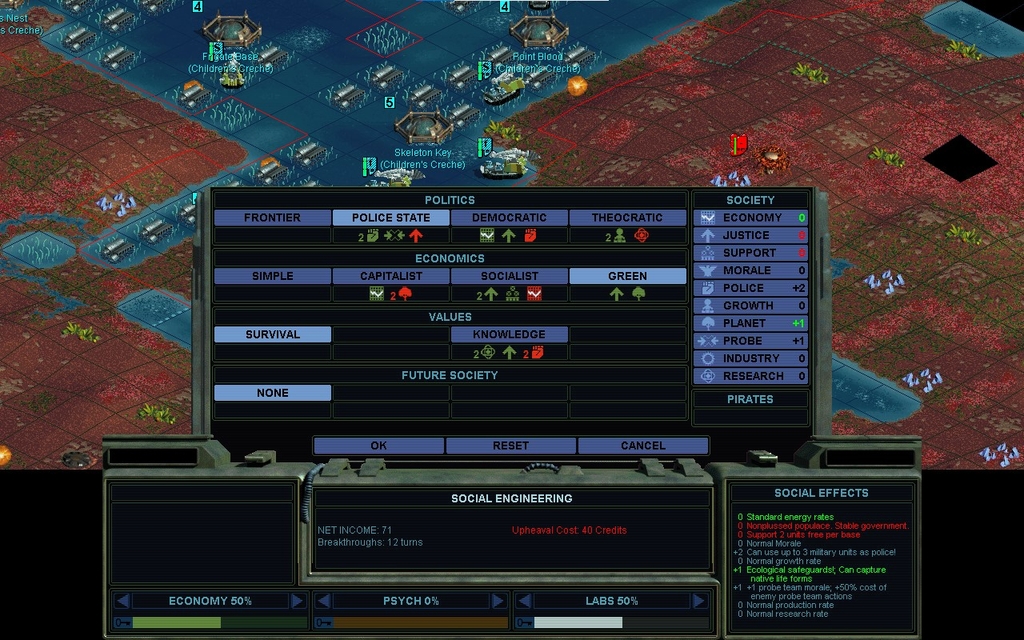Select None for Future Society

(272, 393)
